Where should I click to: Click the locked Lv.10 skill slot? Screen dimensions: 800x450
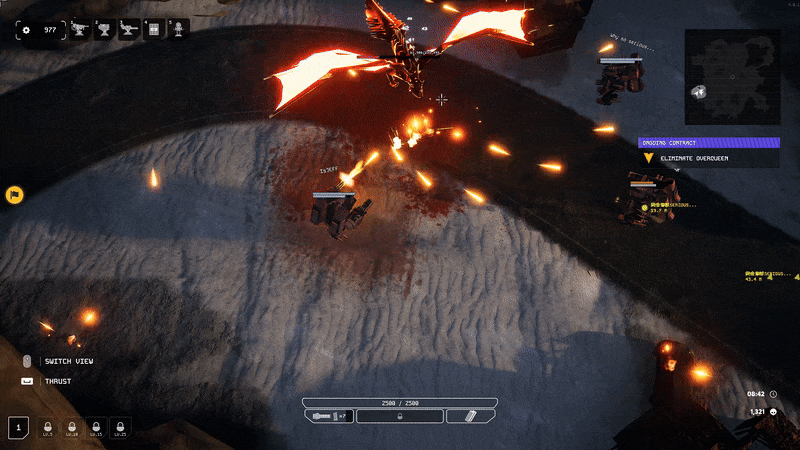click(x=71, y=428)
